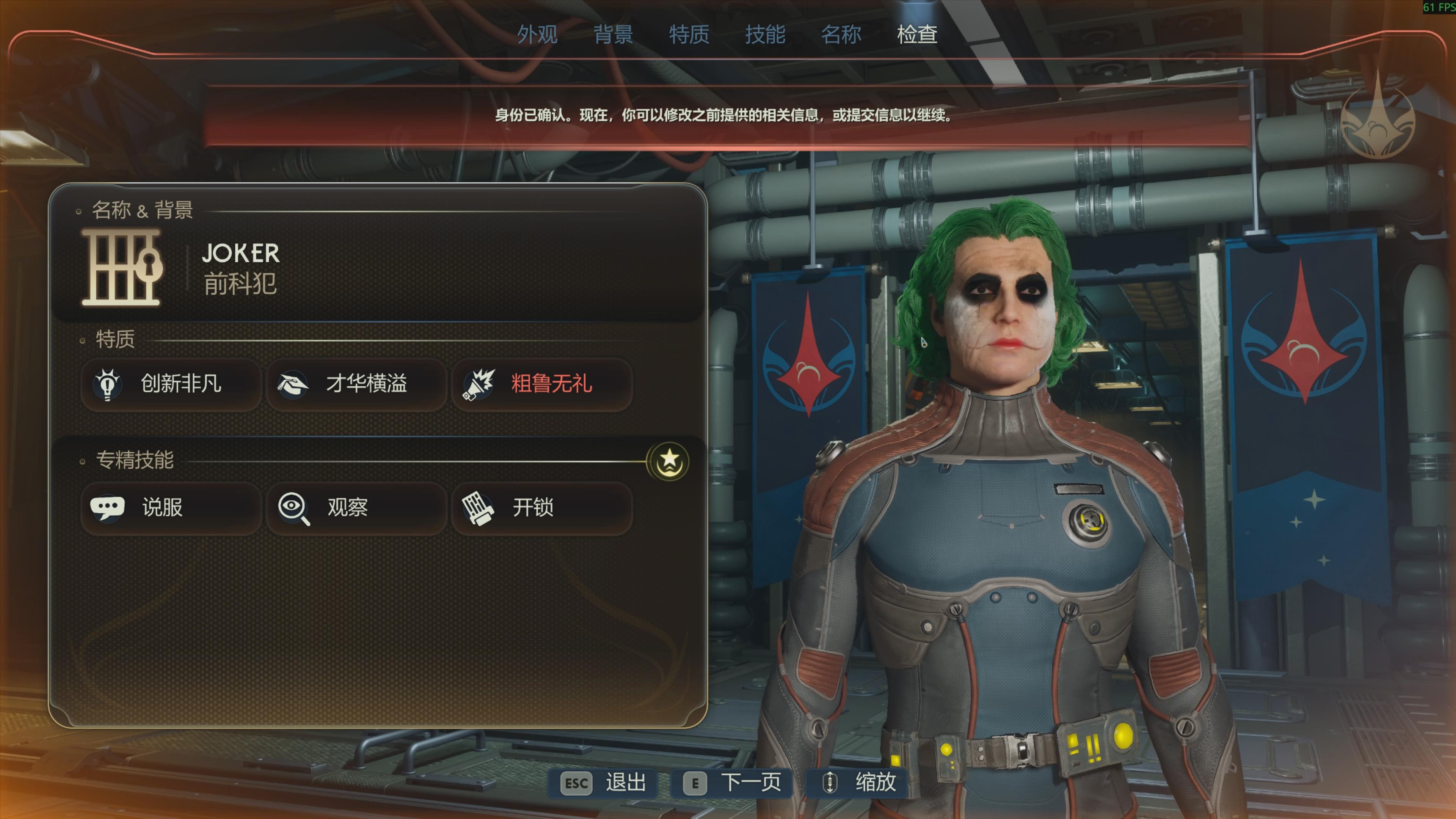Select the JOKER 前科犯 name and background entry
Image resolution: width=1456 pixels, height=819 pixels.
(240, 268)
